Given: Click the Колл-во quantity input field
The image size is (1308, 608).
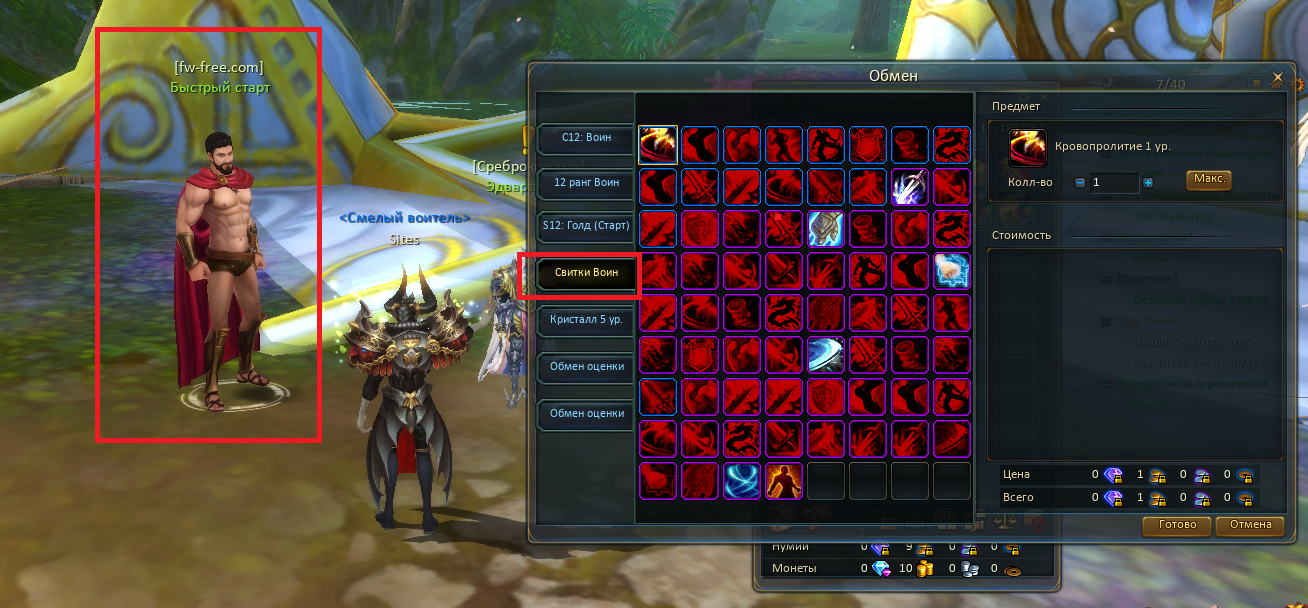Looking at the screenshot, I should 1113,183.
